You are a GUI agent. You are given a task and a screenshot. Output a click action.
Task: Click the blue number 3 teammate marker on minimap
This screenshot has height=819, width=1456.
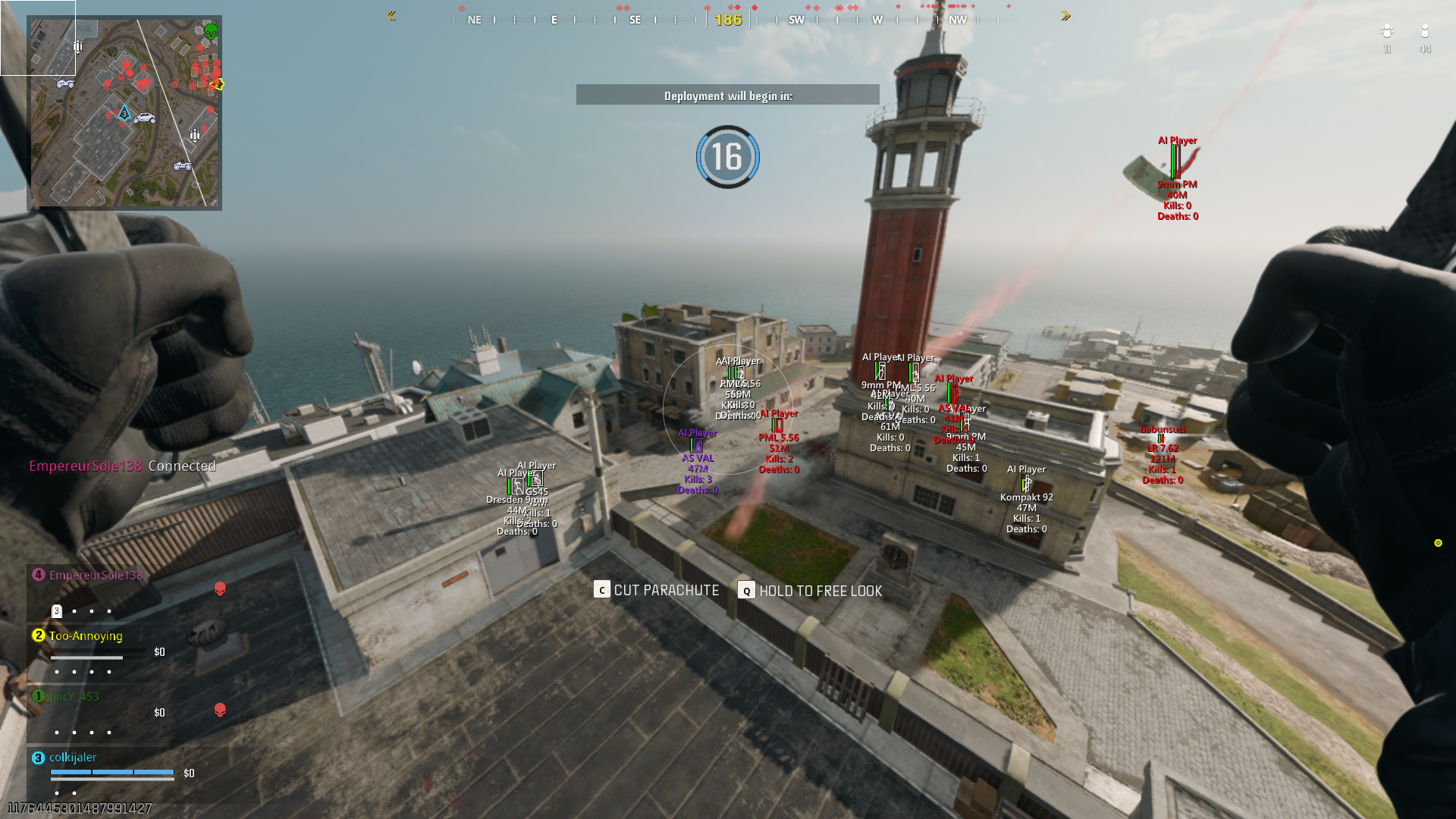pos(124,113)
